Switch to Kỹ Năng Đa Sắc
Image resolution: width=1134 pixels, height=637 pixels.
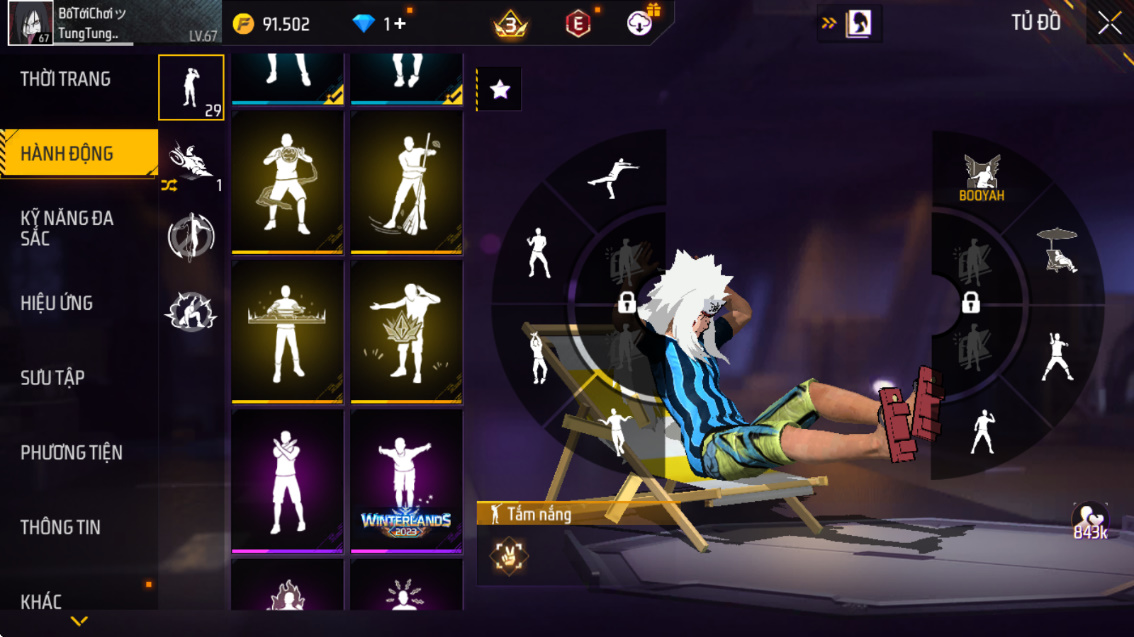tap(67, 228)
